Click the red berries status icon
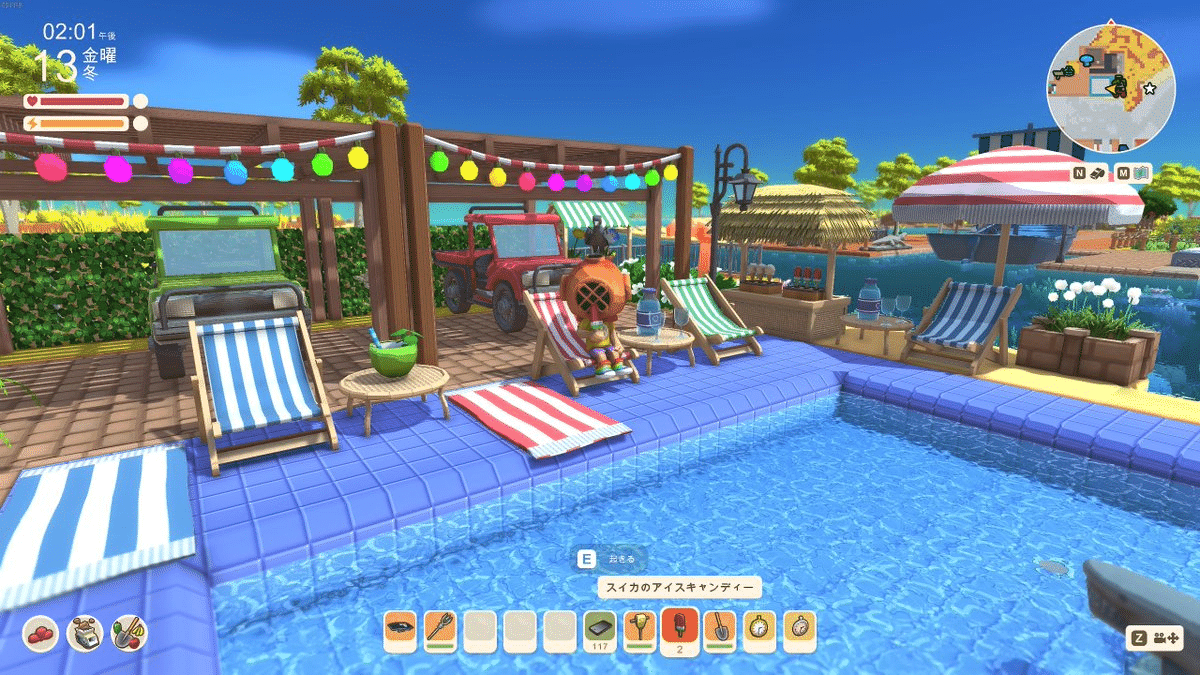The image size is (1200, 675). 40,633
